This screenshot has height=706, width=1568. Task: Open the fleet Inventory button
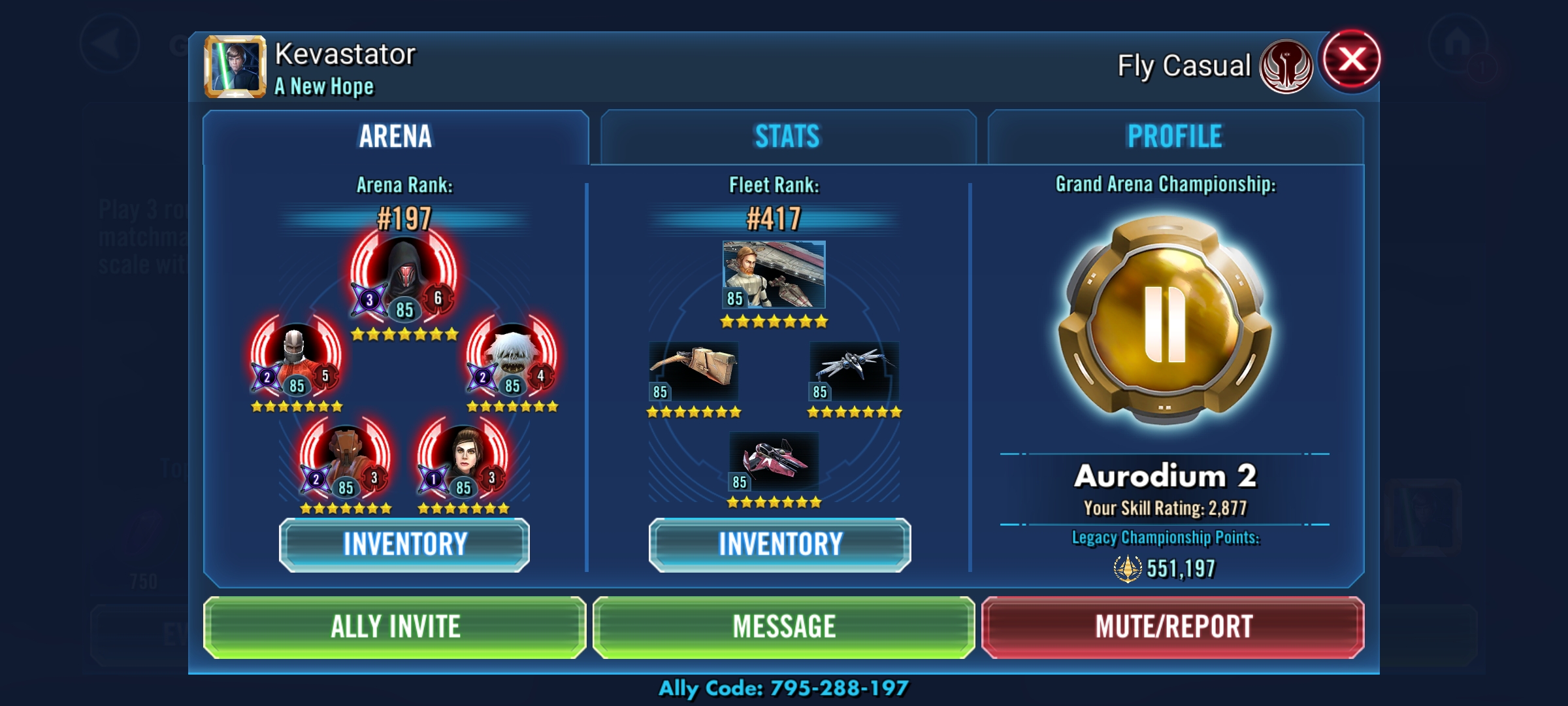tap(780, 545)
